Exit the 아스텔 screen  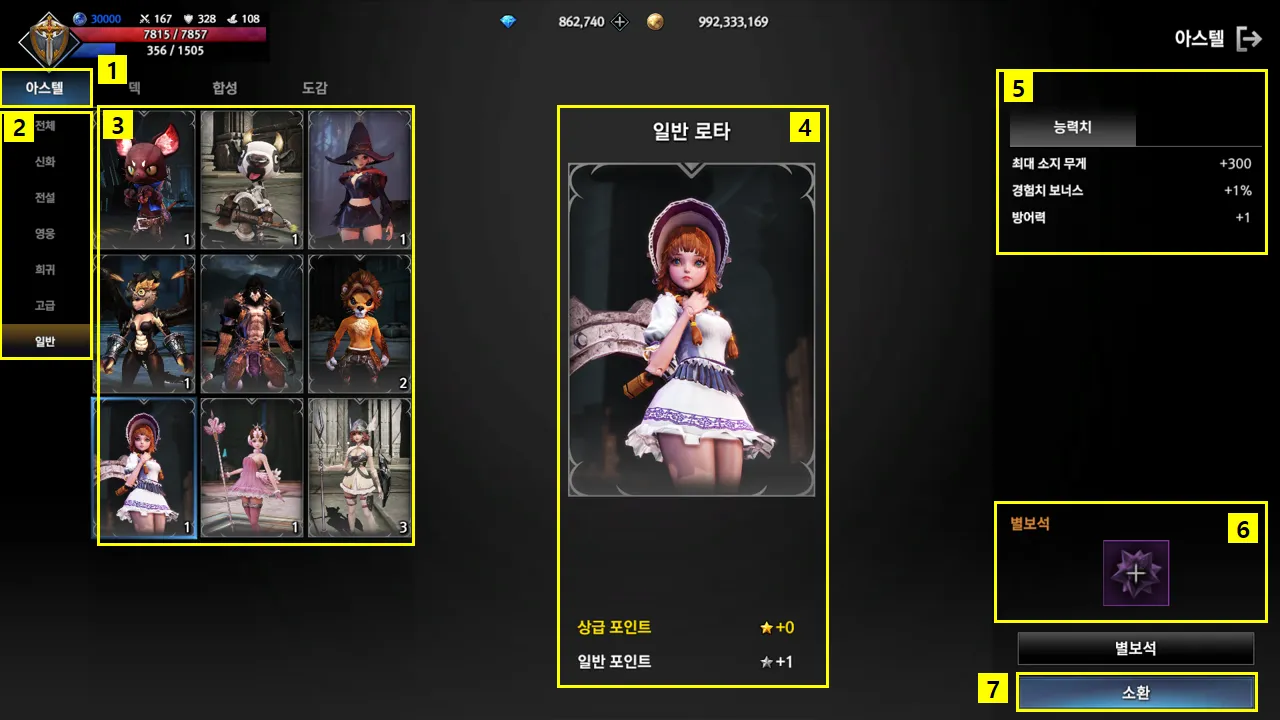pyautogui.click(x=1249, y=39)
